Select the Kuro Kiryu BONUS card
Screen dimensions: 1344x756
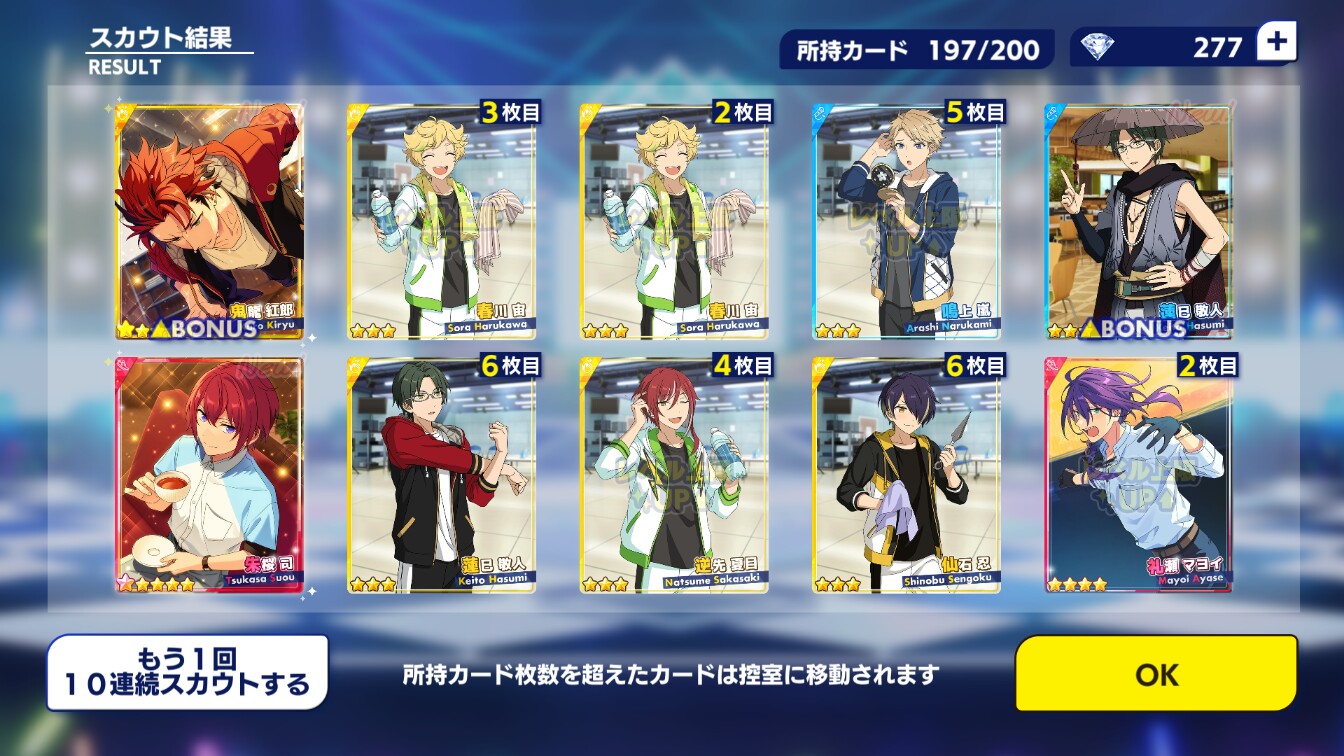210,222
